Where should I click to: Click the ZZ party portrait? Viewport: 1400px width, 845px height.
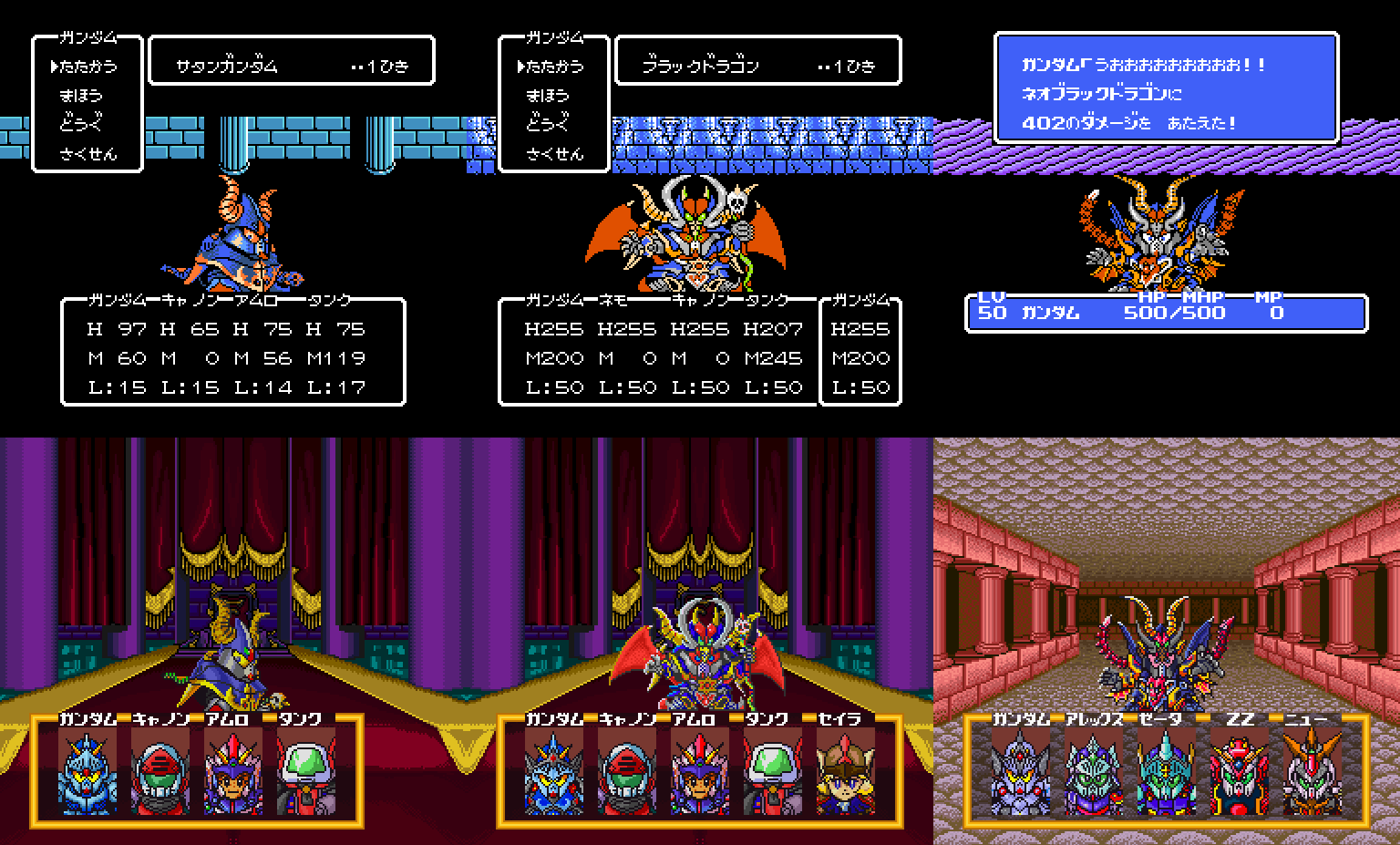1239,773
